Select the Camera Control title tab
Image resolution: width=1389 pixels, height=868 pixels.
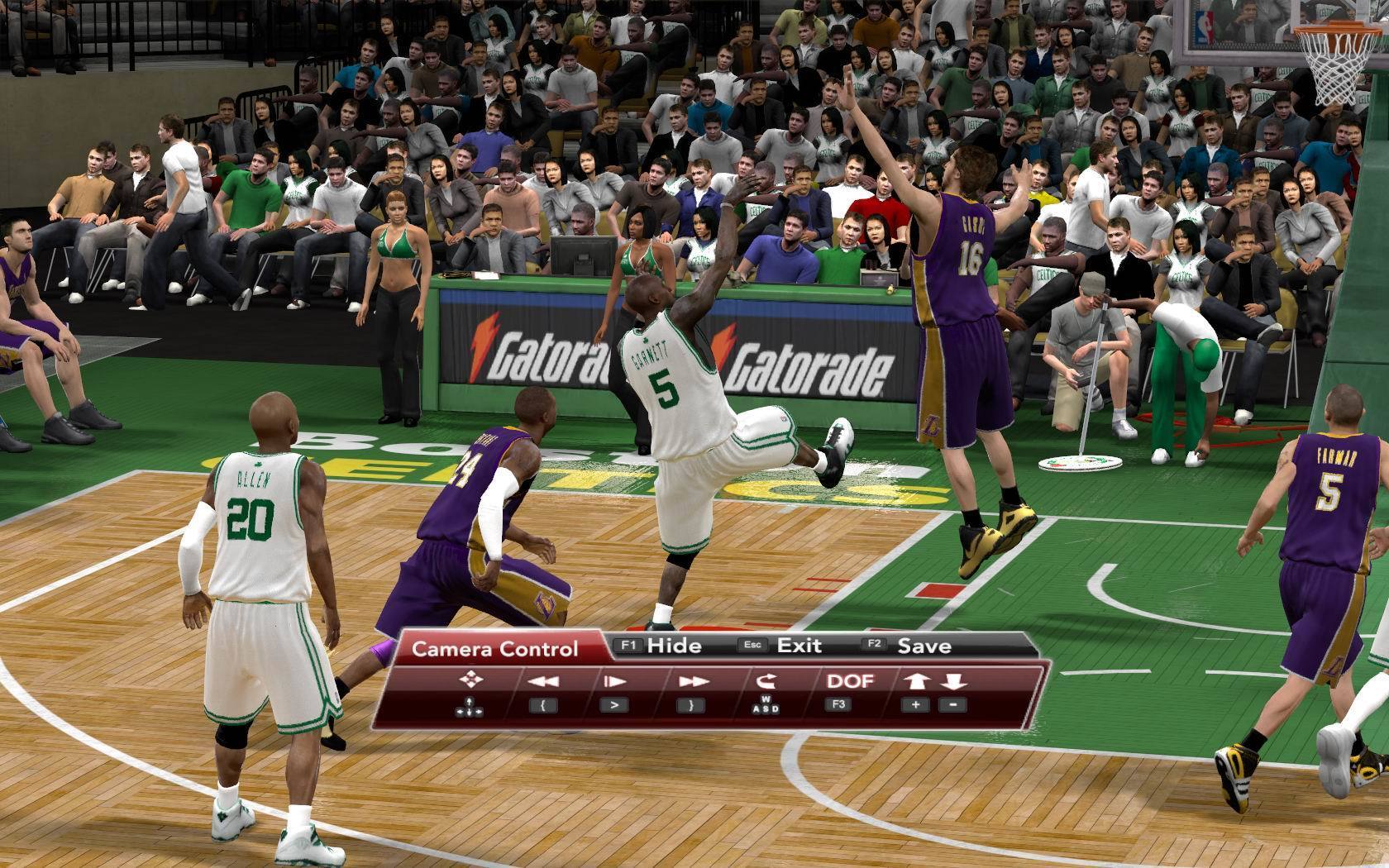[495, 649]
